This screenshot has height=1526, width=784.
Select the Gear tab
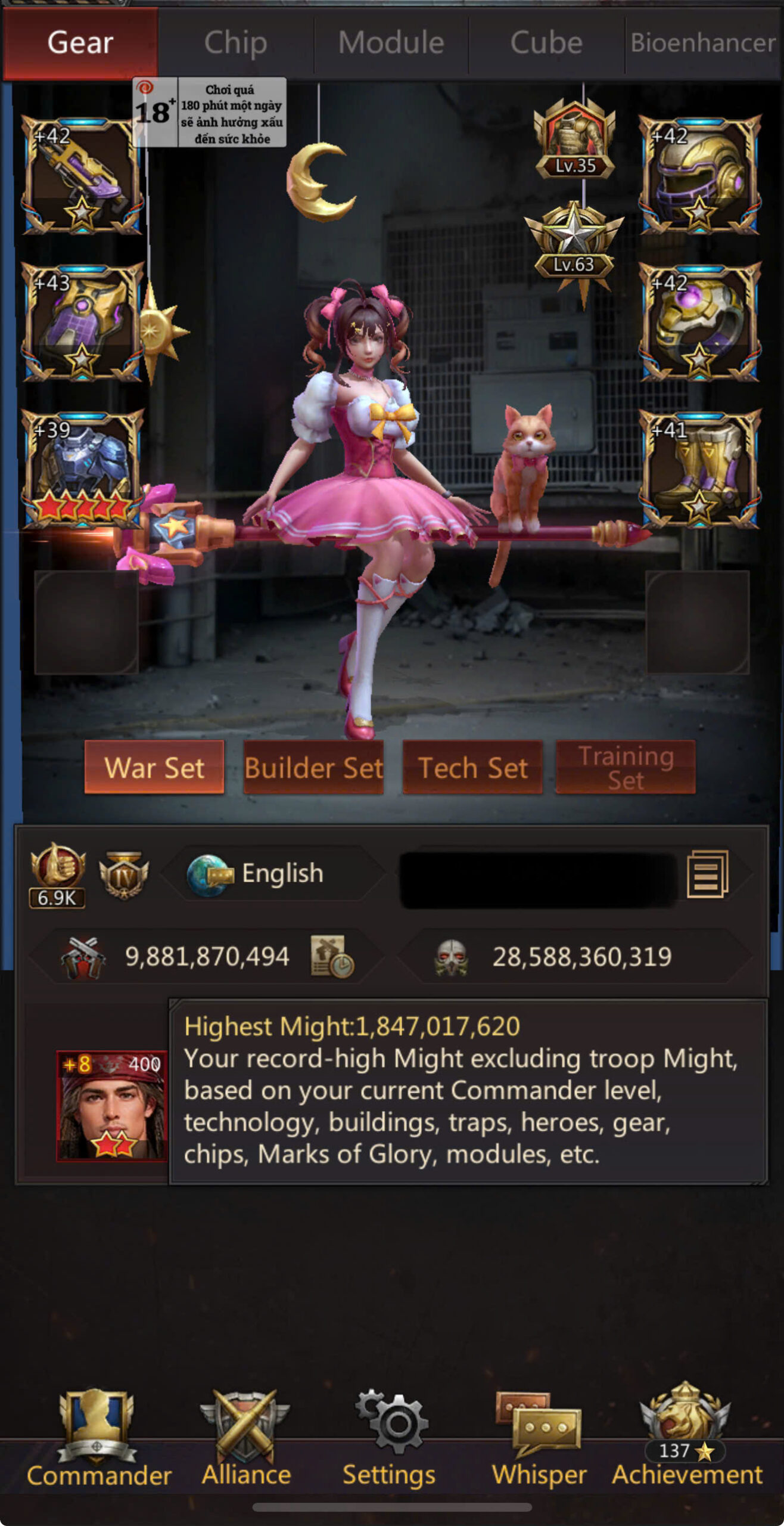80,43
